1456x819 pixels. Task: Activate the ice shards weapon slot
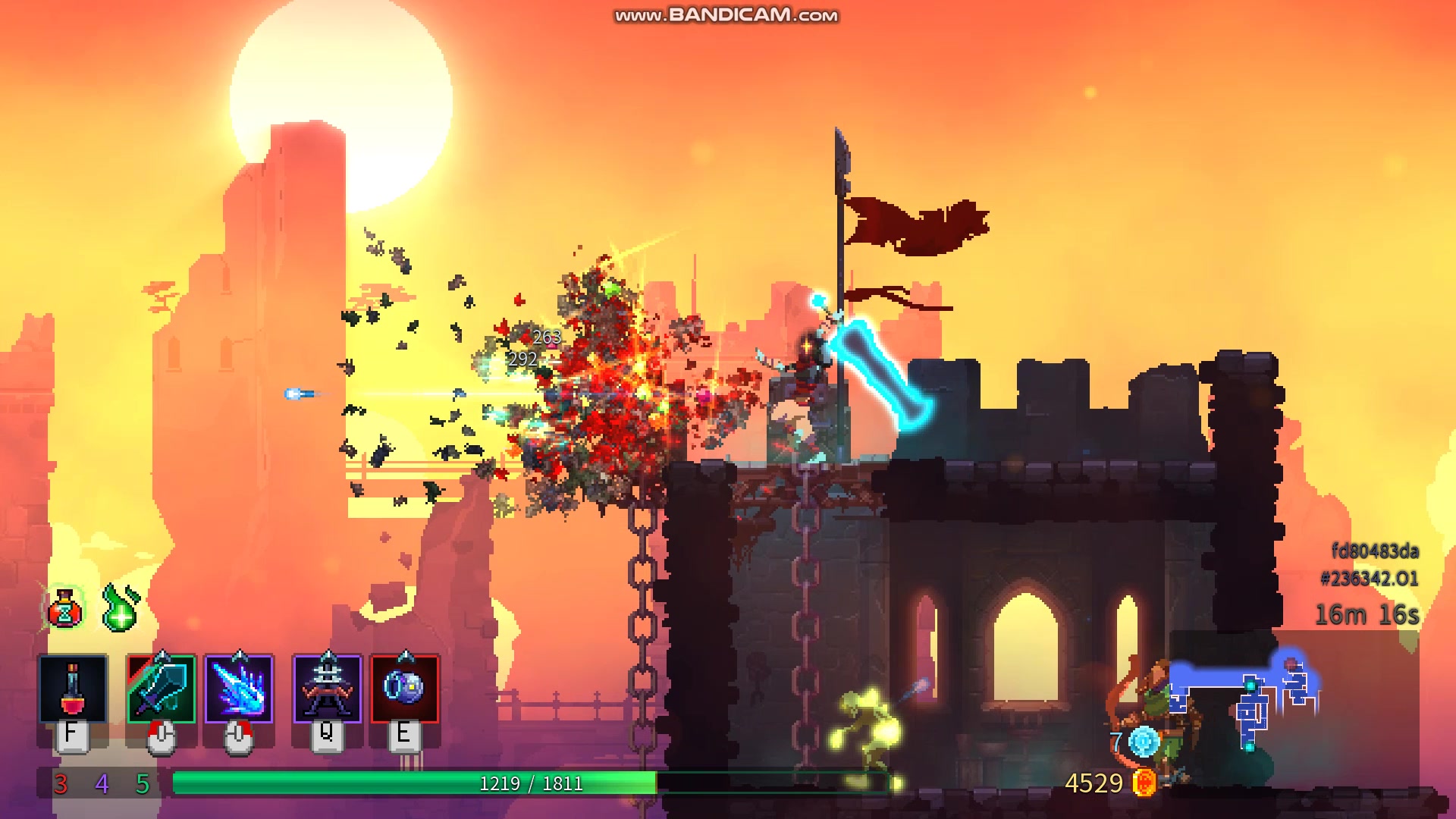[239, 689]
